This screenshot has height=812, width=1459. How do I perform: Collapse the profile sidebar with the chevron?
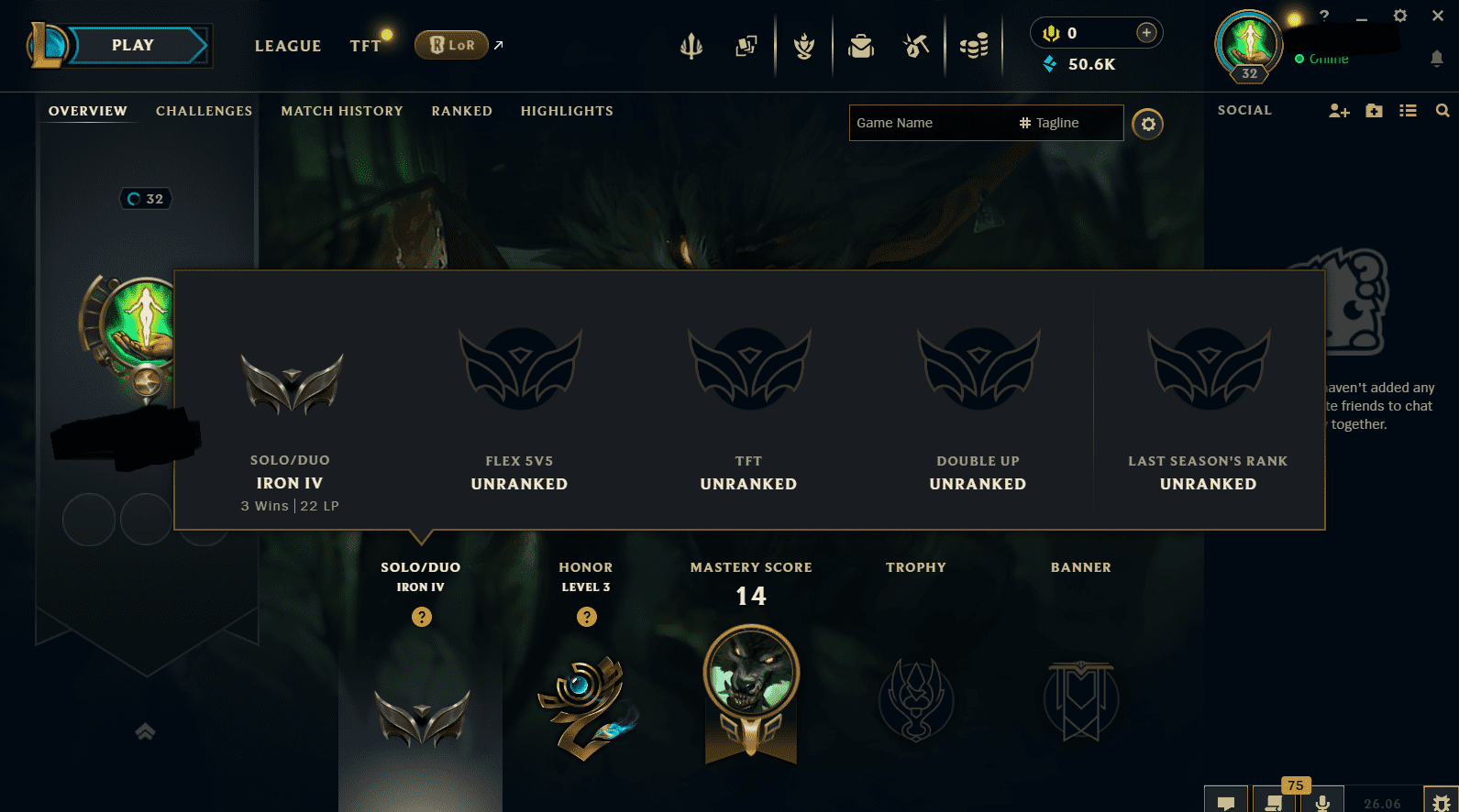click(x=144, y=730)
